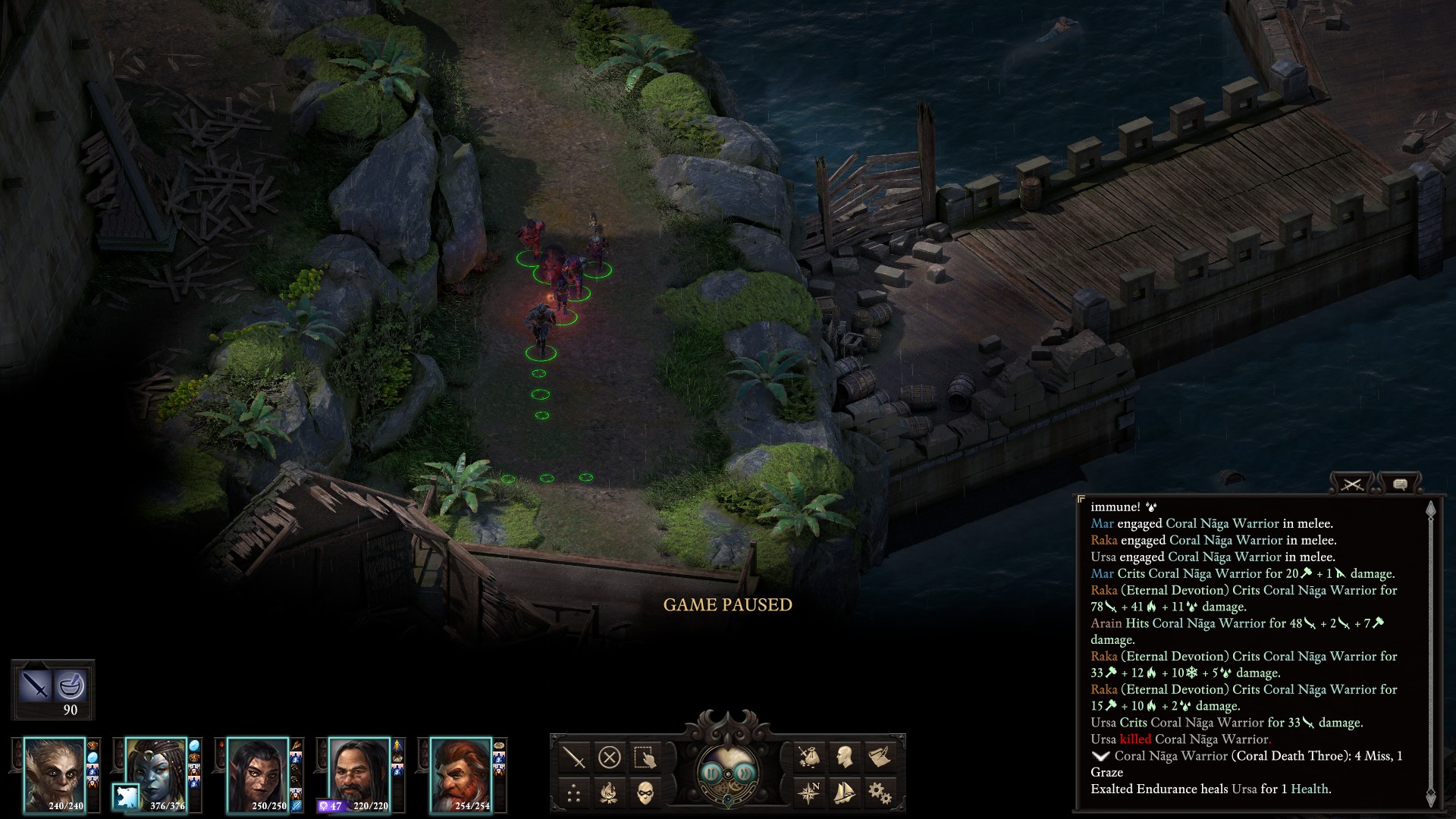Open the character sheet head icon
1456x819 pixels.
[x=844, y=757]
